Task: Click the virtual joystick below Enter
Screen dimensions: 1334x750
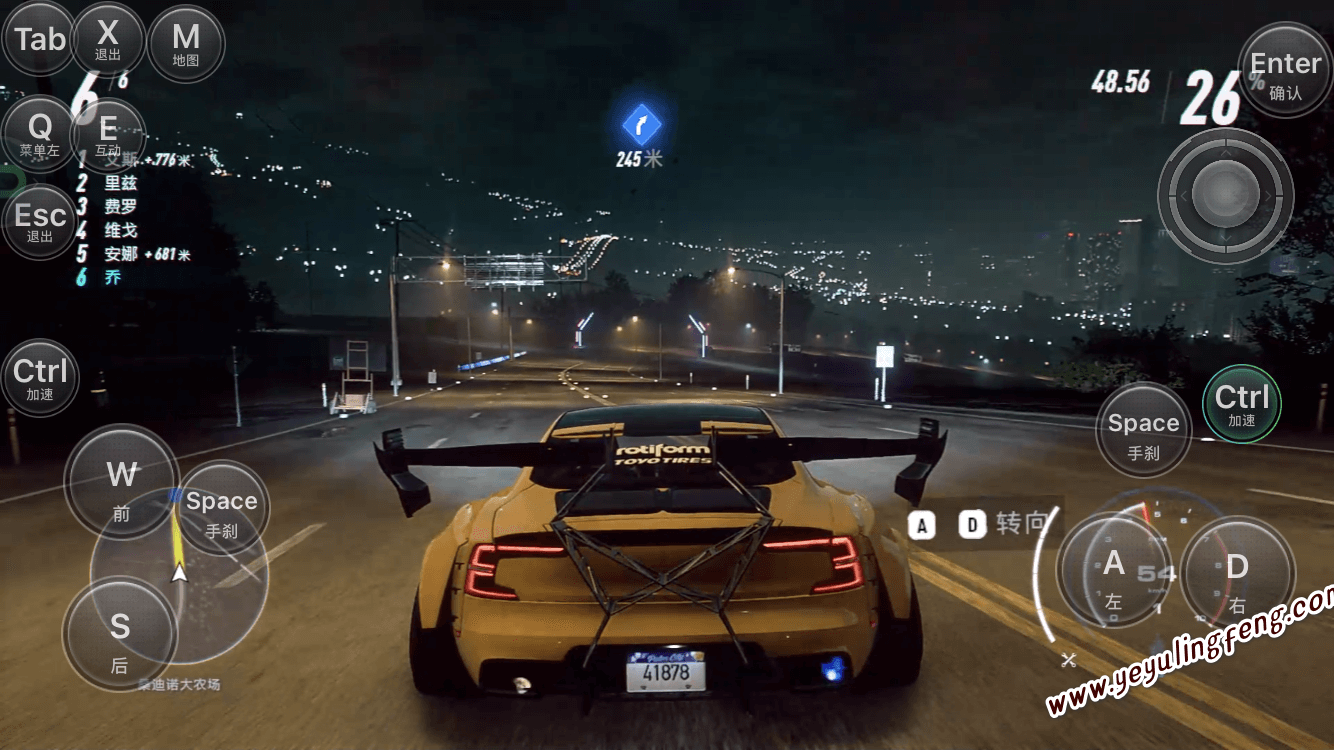Action: pos(1225,196)
